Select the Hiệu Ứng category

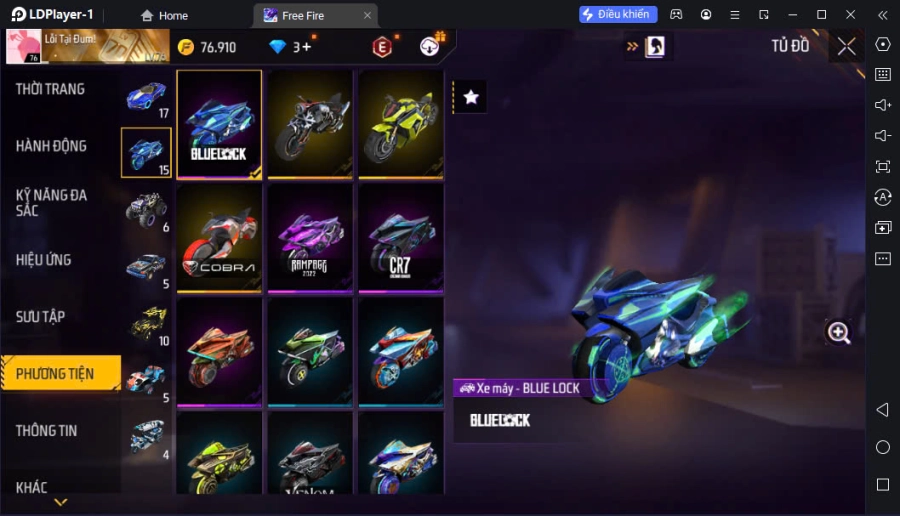(x=44, y=260)
